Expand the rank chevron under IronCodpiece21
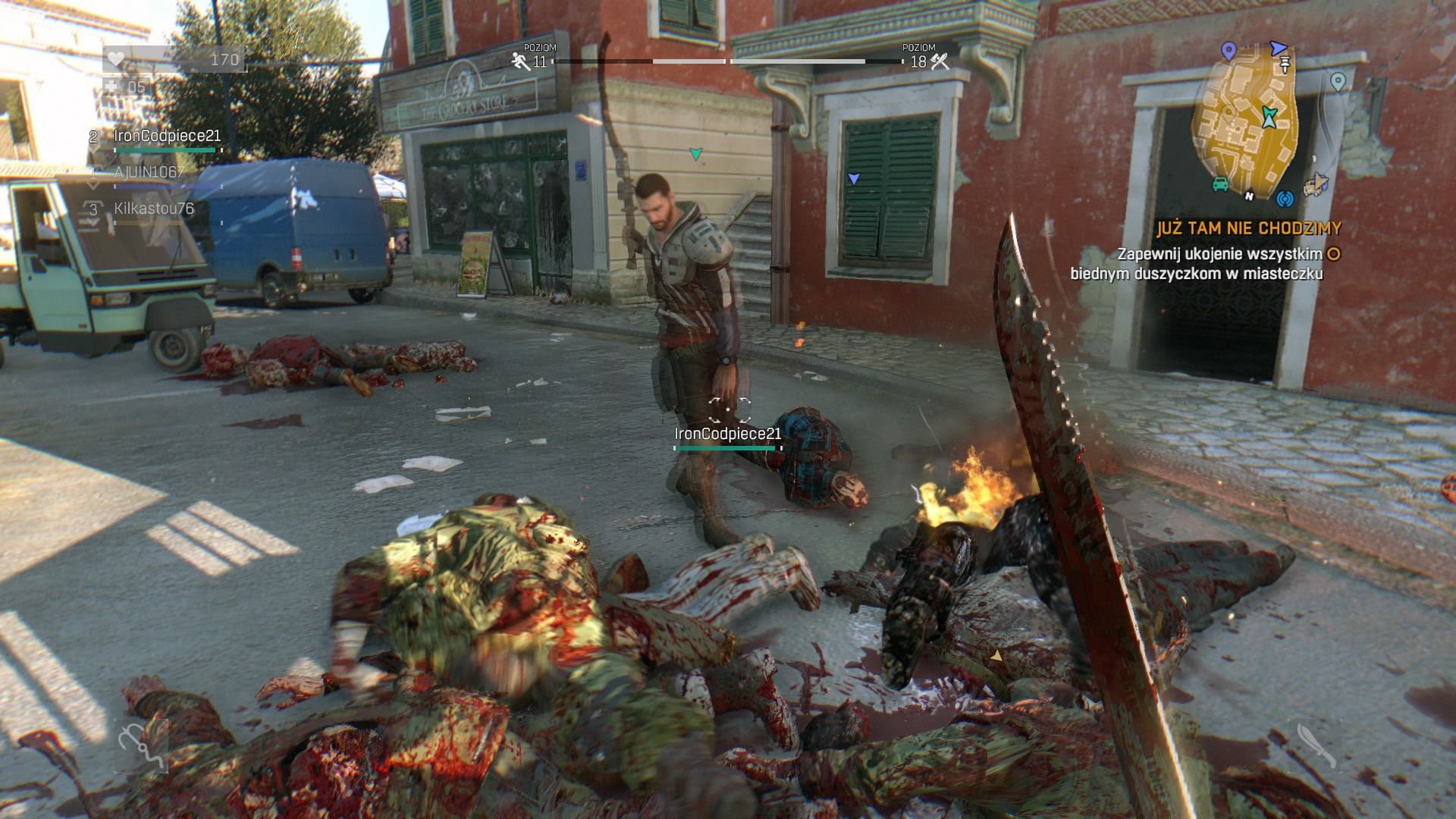The width and height of the screenshot is (1456, 819). tap(93, 149)
